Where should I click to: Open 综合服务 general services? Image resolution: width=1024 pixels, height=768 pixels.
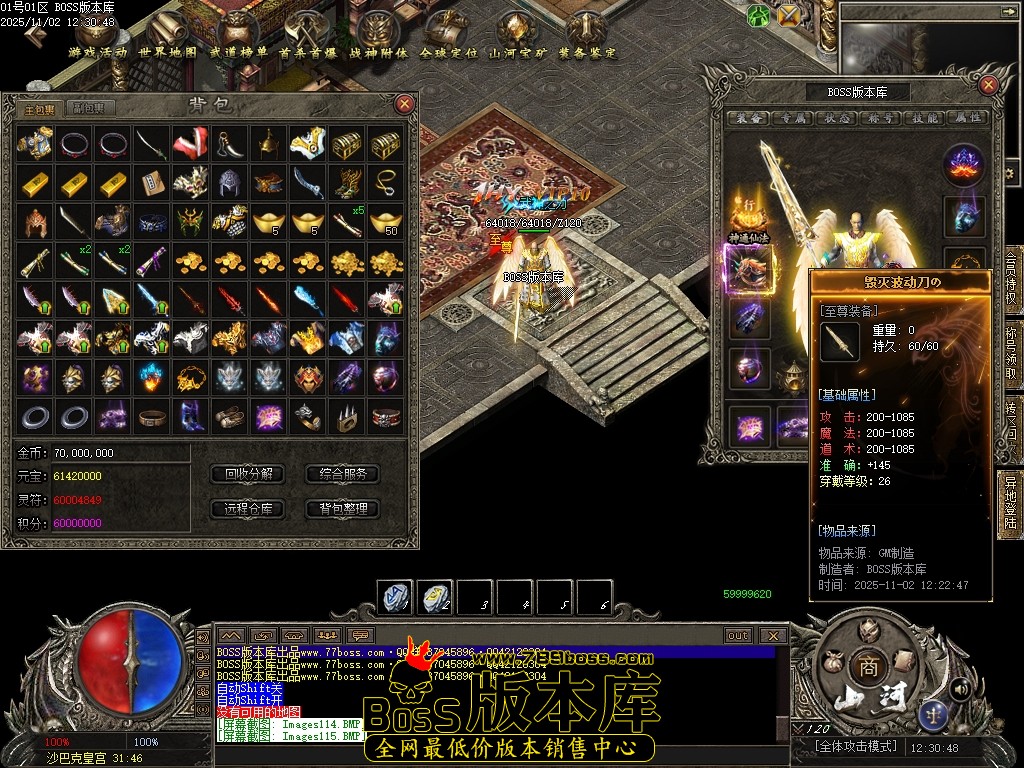coord(343,474)
